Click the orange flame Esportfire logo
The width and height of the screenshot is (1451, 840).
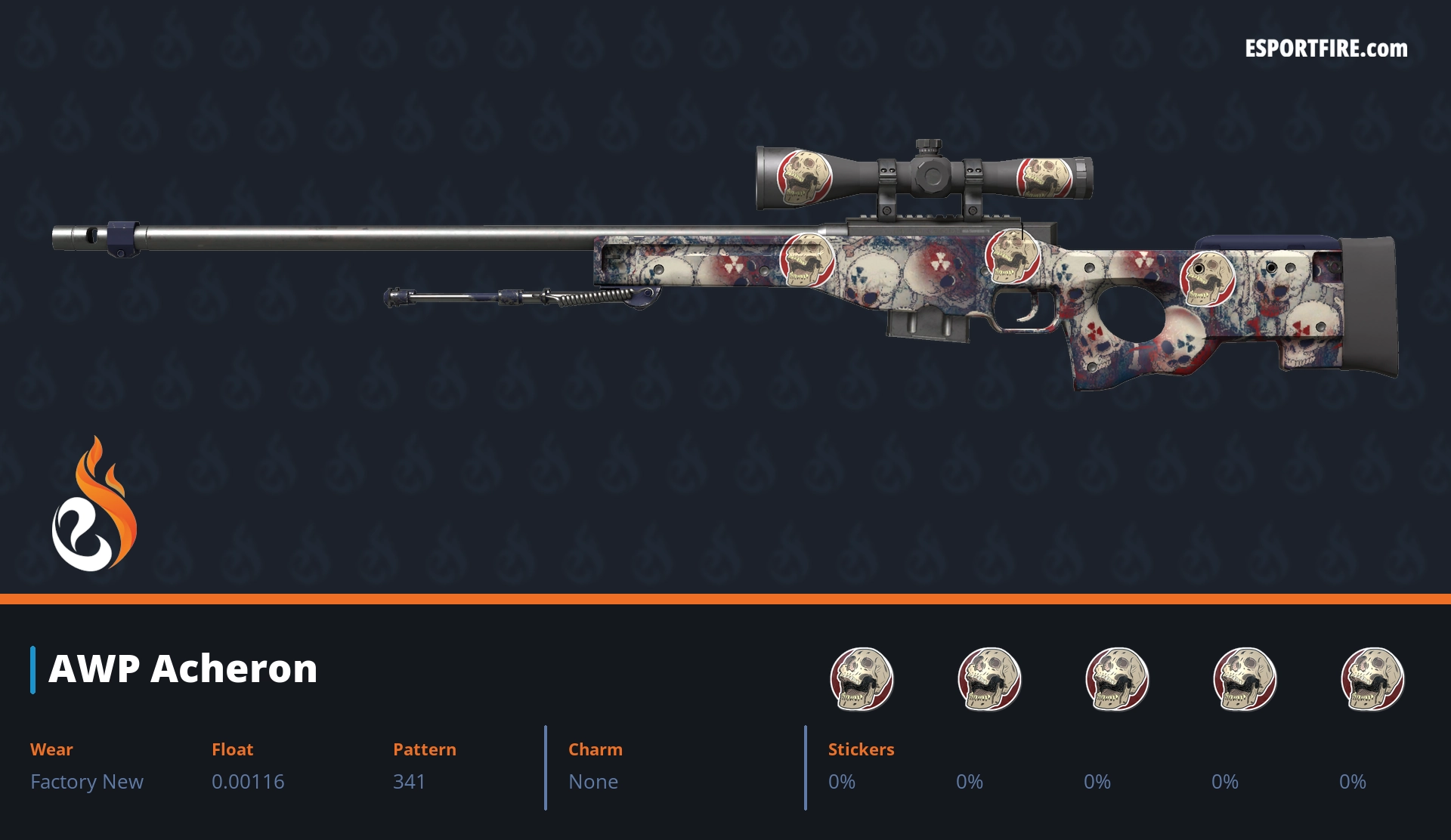coord(94,506)
